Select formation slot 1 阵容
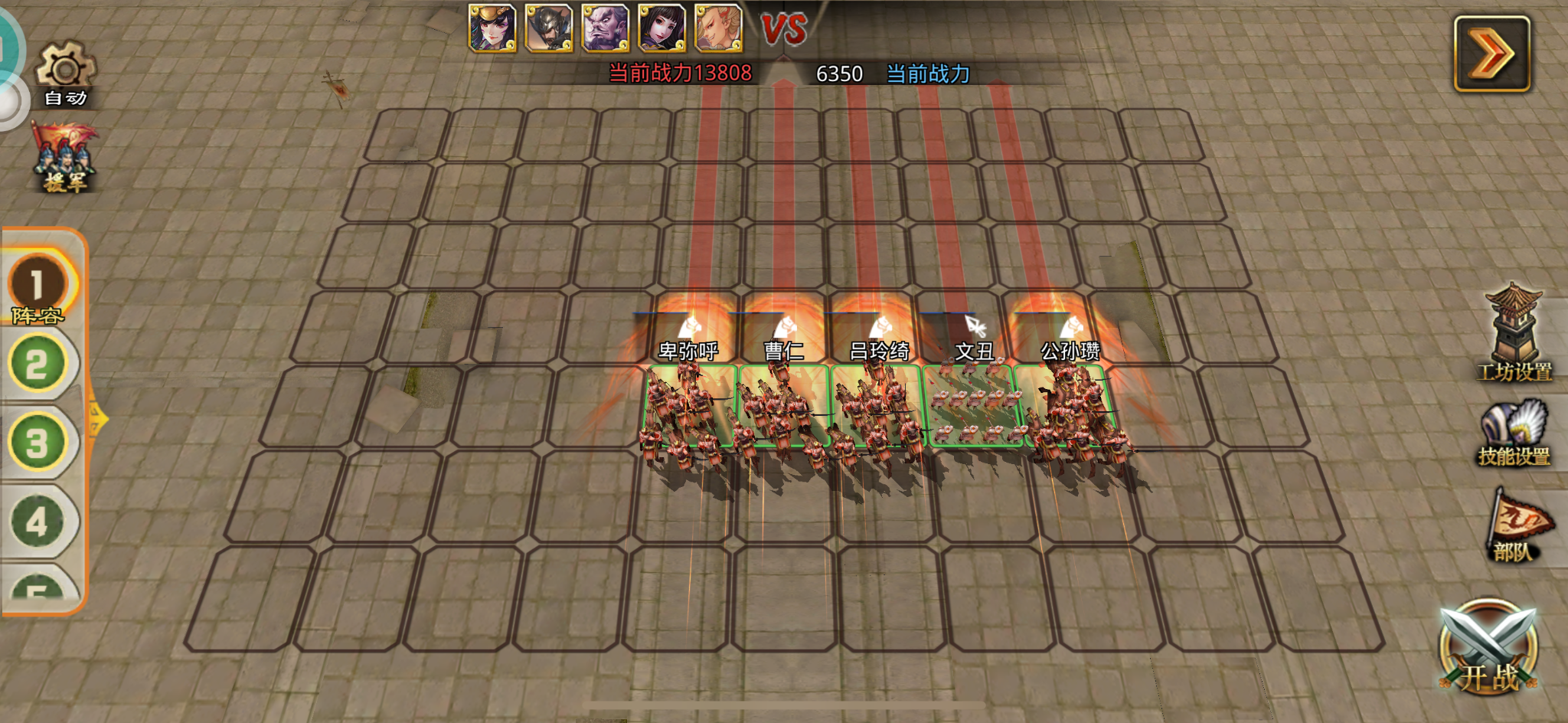 [38, 287]
